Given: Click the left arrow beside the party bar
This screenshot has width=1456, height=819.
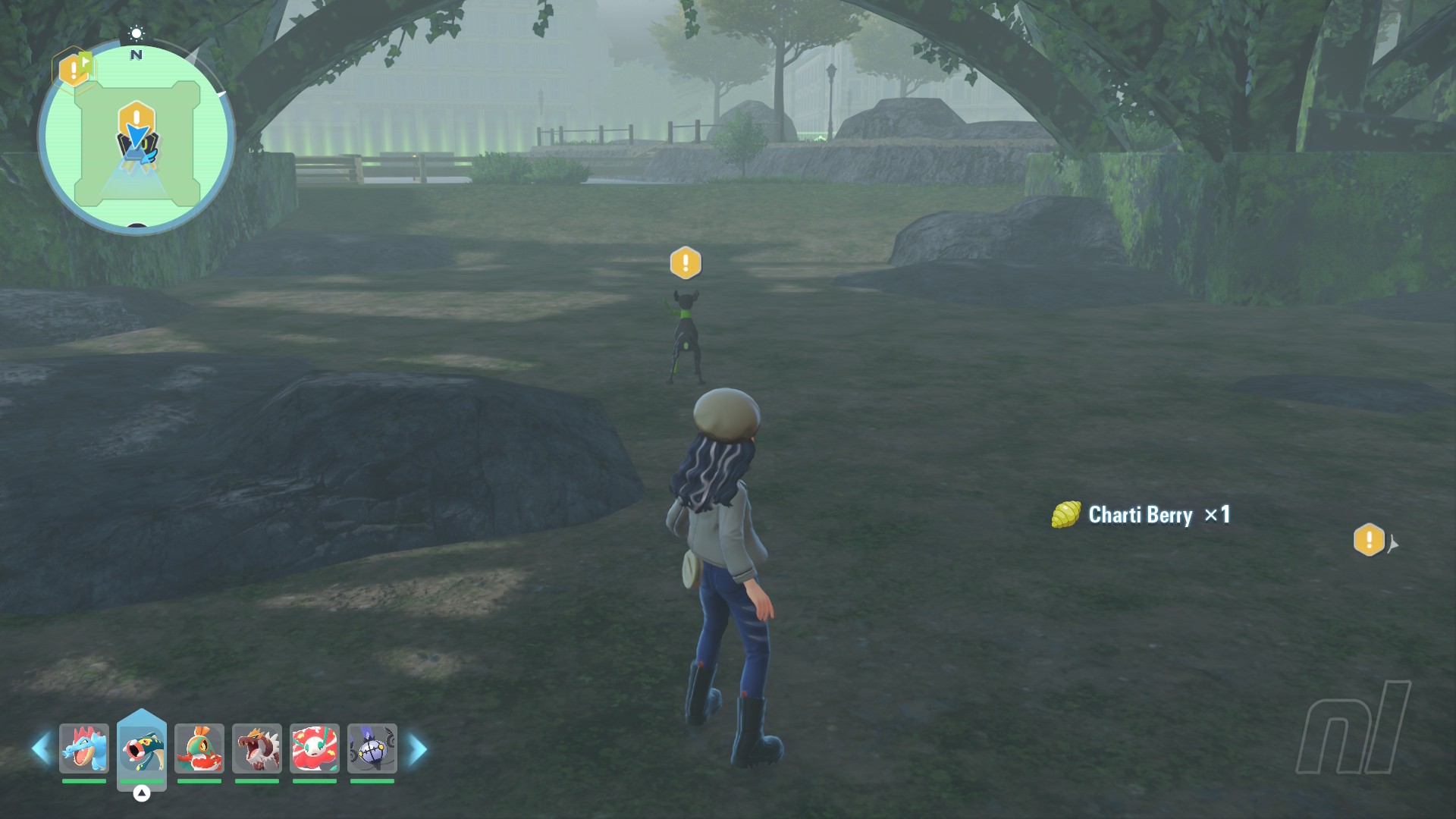Looking at the screenshot, I should pos(42,749).
